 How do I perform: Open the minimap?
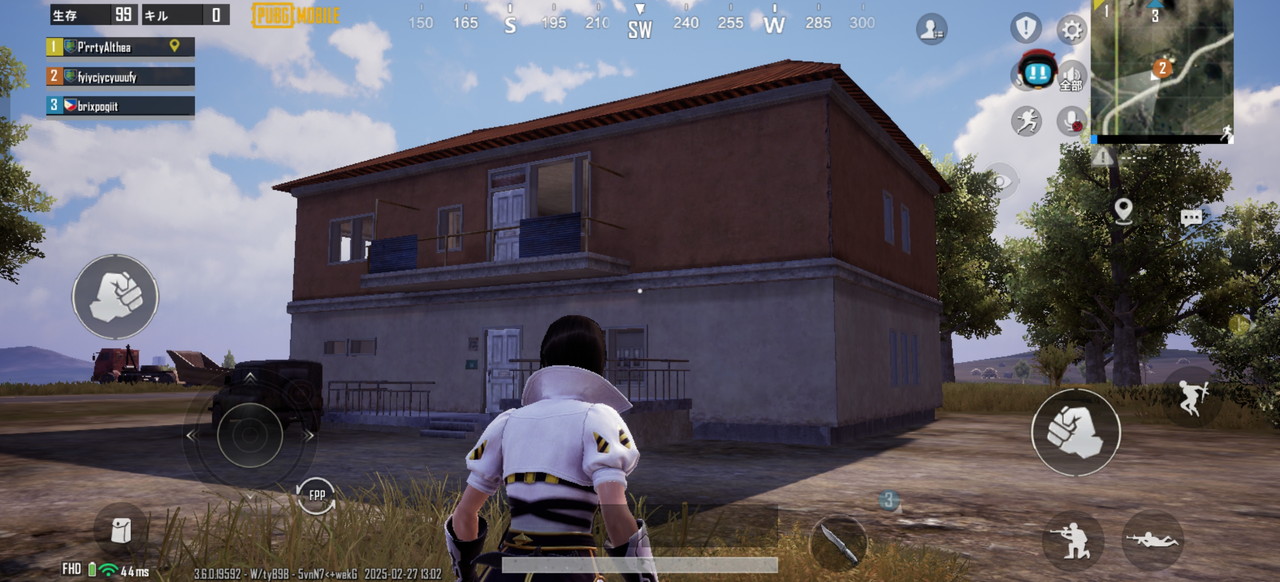click(x=1161, y=68)
